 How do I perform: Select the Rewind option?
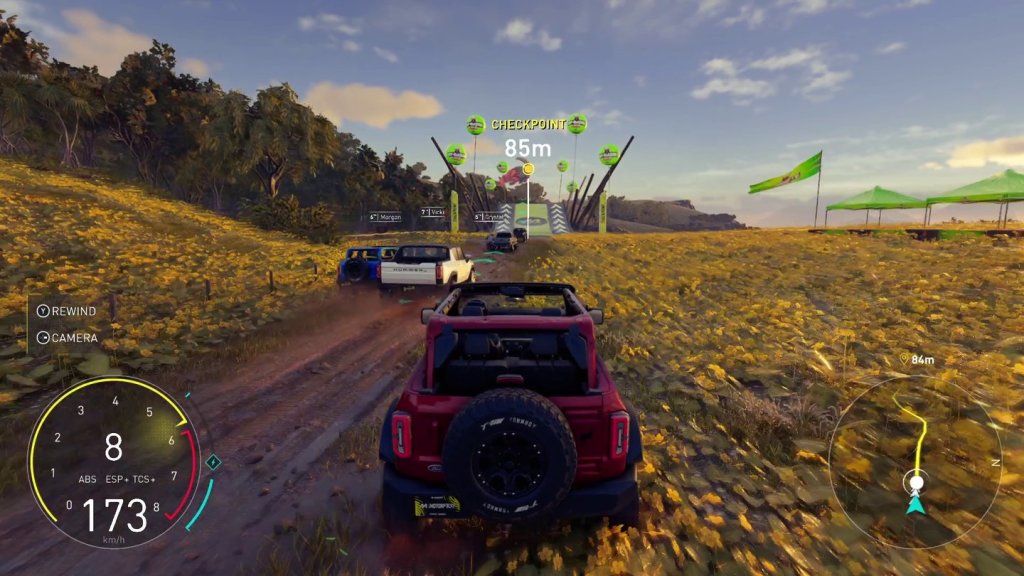pos(67,311)
